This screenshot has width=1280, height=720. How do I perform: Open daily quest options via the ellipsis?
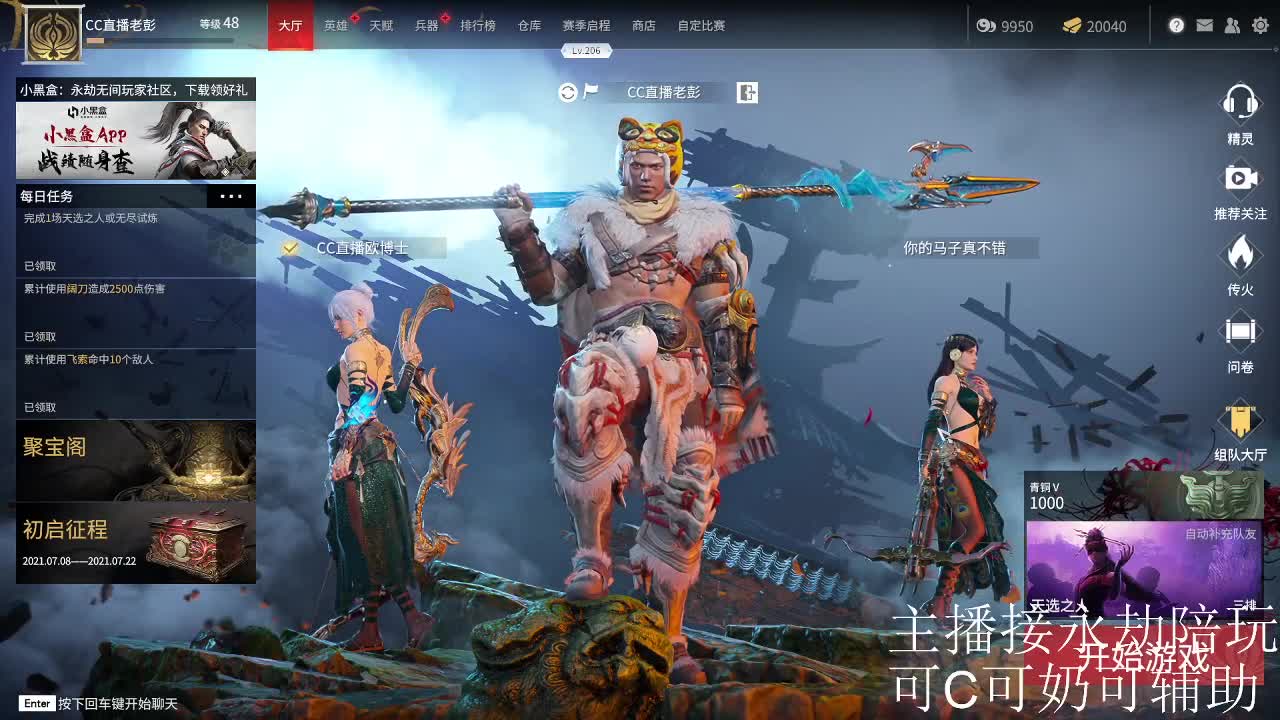pyautogui.click(x=231, y=196)
